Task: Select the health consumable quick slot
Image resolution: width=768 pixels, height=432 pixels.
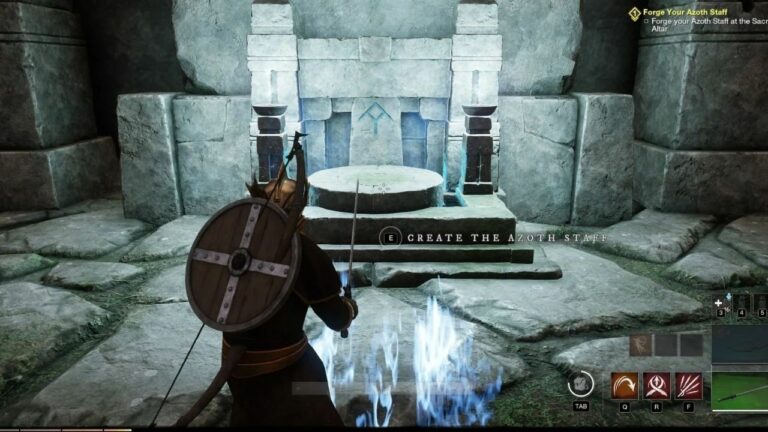Action: [719, 302]
